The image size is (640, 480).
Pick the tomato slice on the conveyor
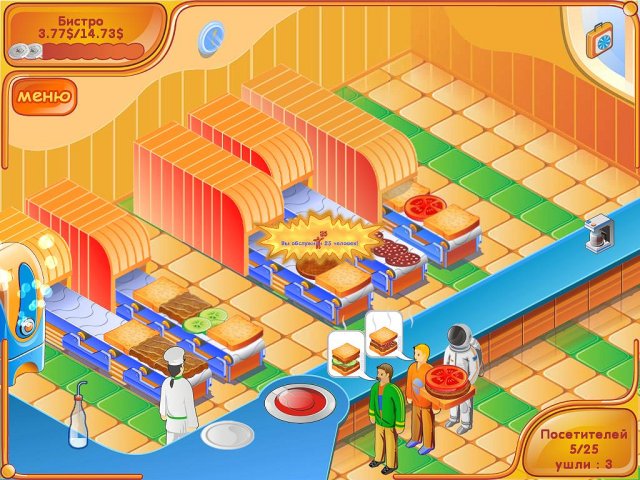pyautogui.click(x=424, y=207)
